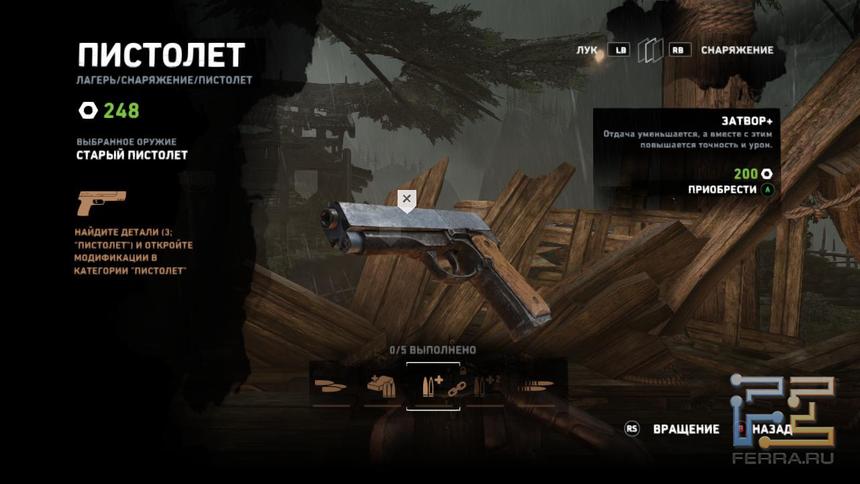Image resolution: width=860 pixels, height=484 pixels.
Task: Select the three-bullets upgrade slot
Action: tap(331, 385)
